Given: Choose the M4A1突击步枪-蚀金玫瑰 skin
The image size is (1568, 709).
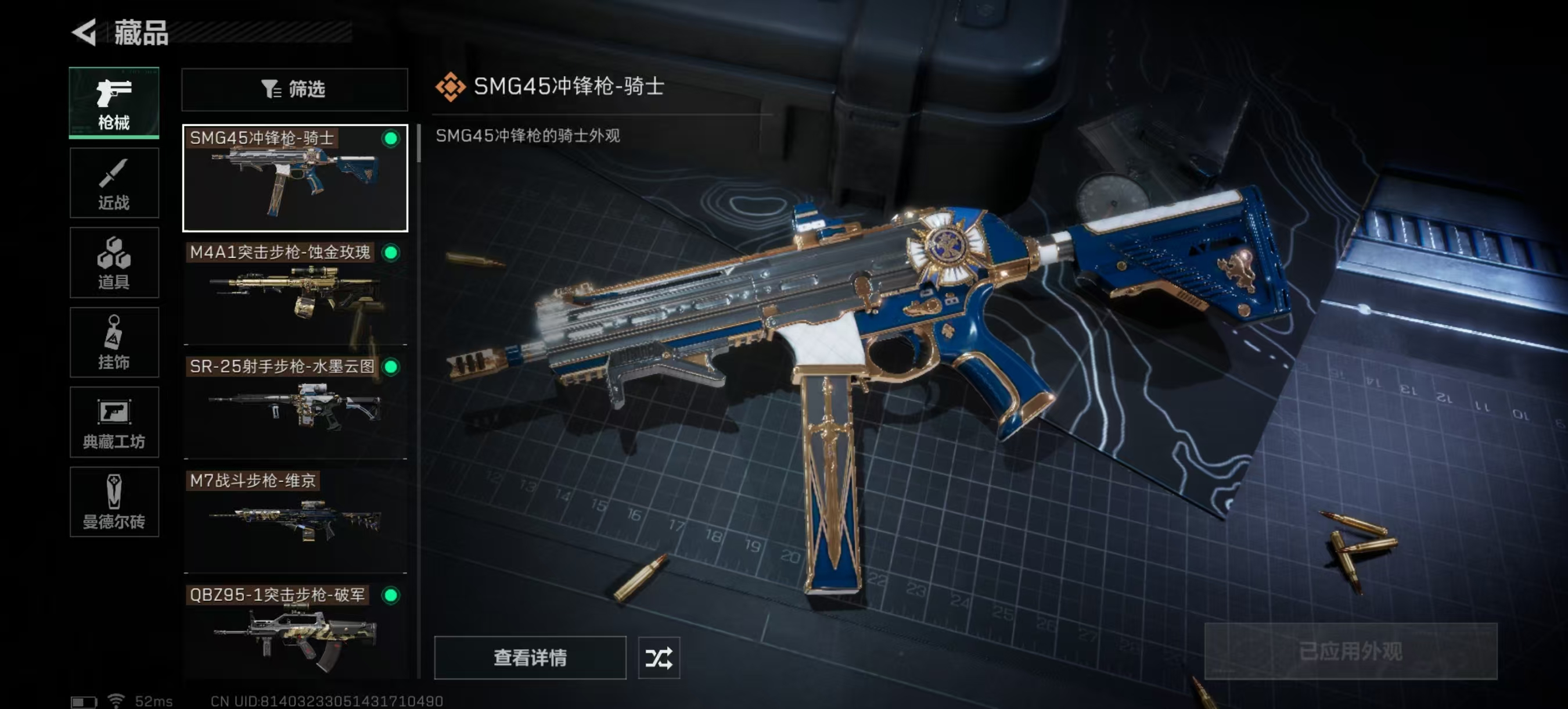Looking at the screenshot, I should [294, 293].
